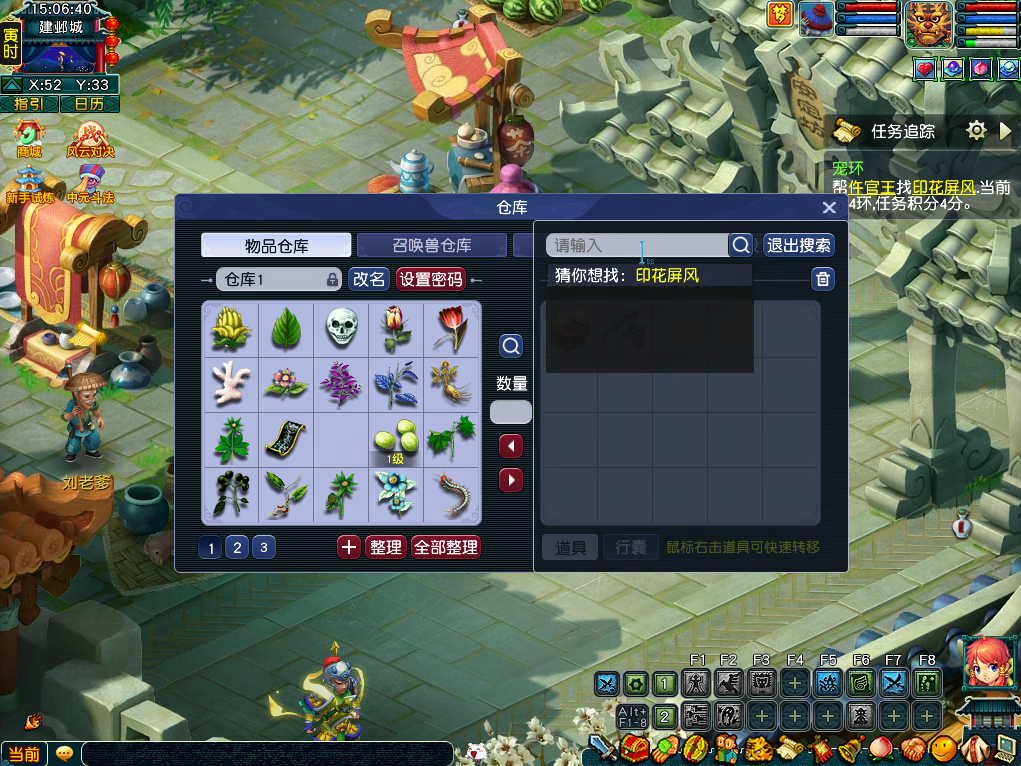Viewport: 1021px width, 766px height.
Task: Pick the green leaf item slot
Action: [286, 328]
